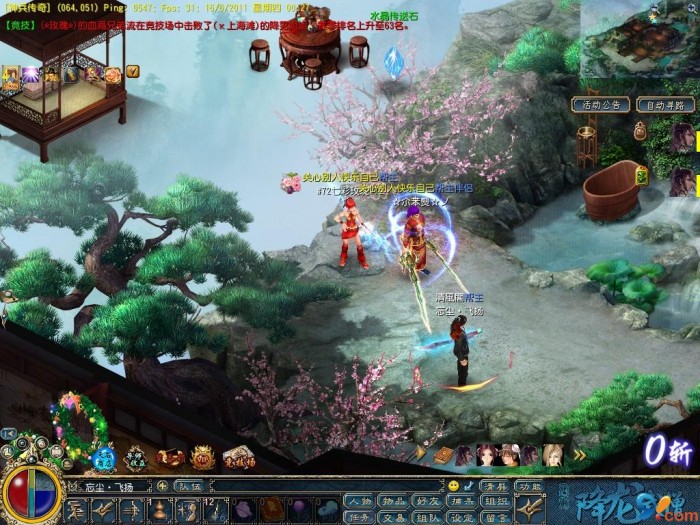
Task: Expand the portrait row with double arrows
Action: (x=579, y=456)
